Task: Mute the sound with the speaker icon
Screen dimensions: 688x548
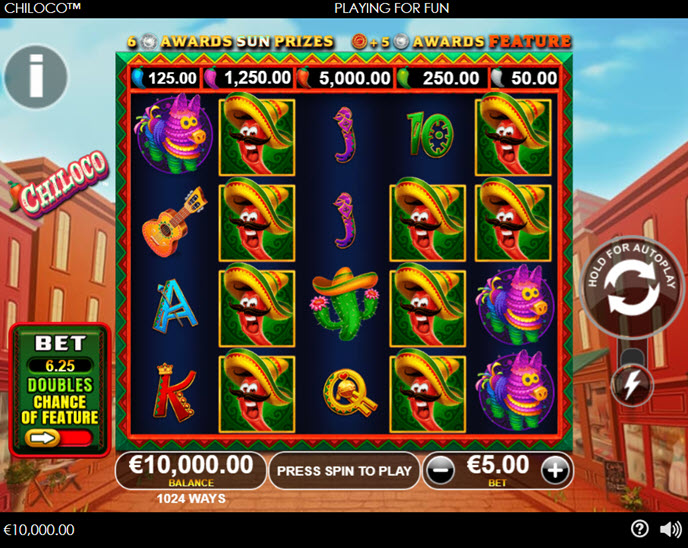Action: [670, 529]
